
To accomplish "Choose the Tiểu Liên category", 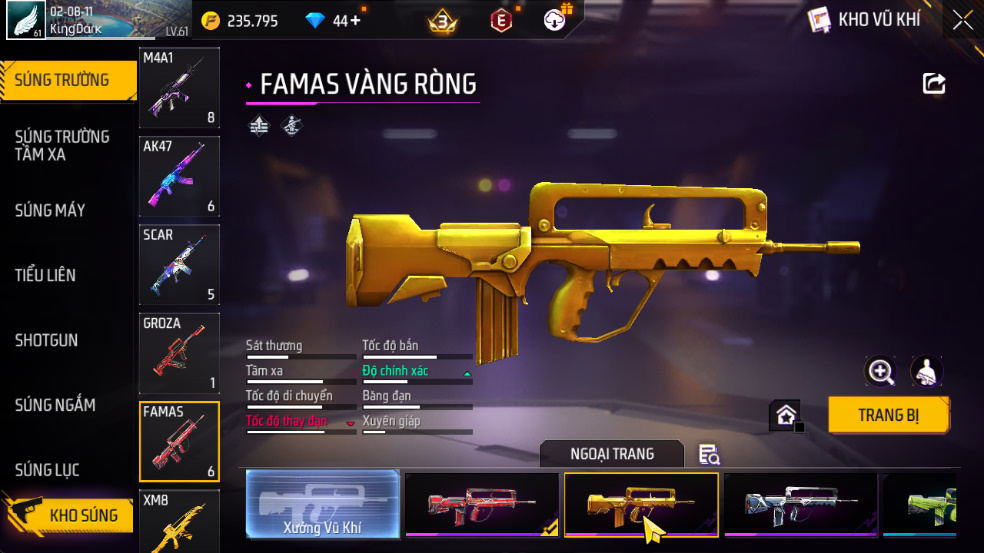I will coord(45,275).
